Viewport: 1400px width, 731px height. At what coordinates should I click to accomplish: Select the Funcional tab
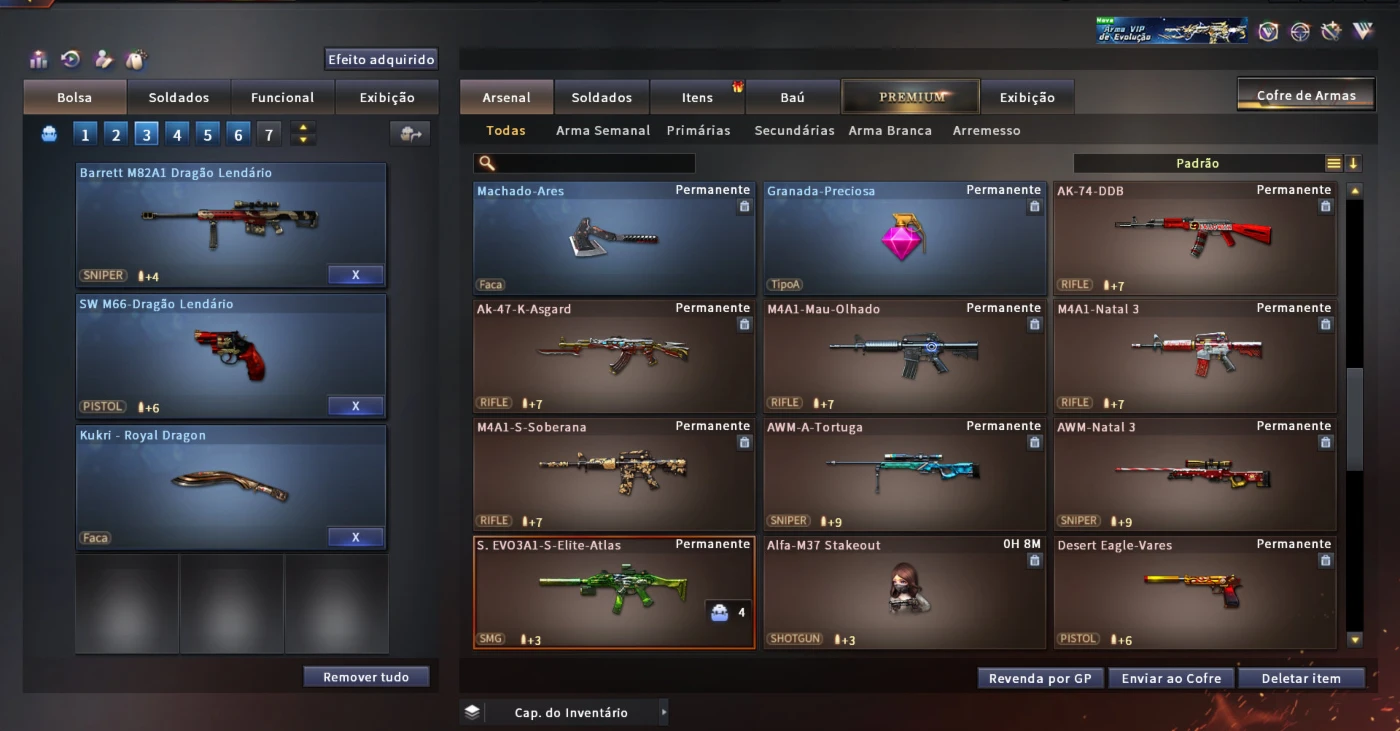tap(282, 98)
